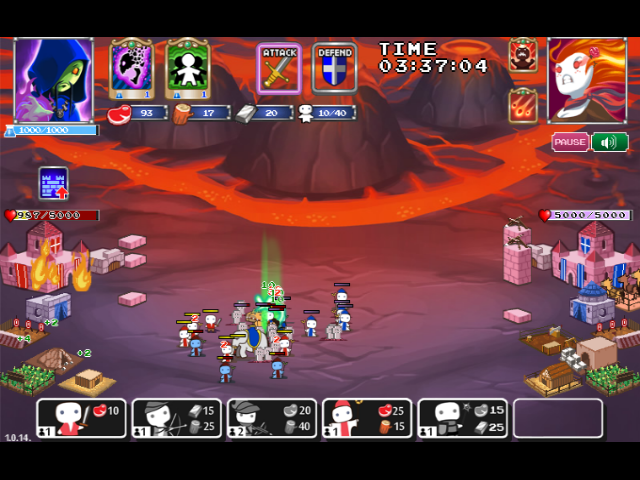This screenshot has height=480, width=640.
Task: Toggle the sound speaker button
Action: 609,142
